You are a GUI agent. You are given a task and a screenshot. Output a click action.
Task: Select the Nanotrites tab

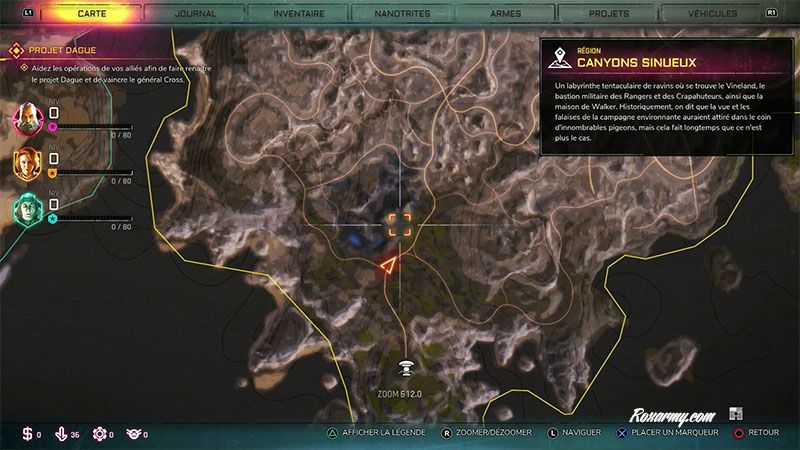pos(403,14)
